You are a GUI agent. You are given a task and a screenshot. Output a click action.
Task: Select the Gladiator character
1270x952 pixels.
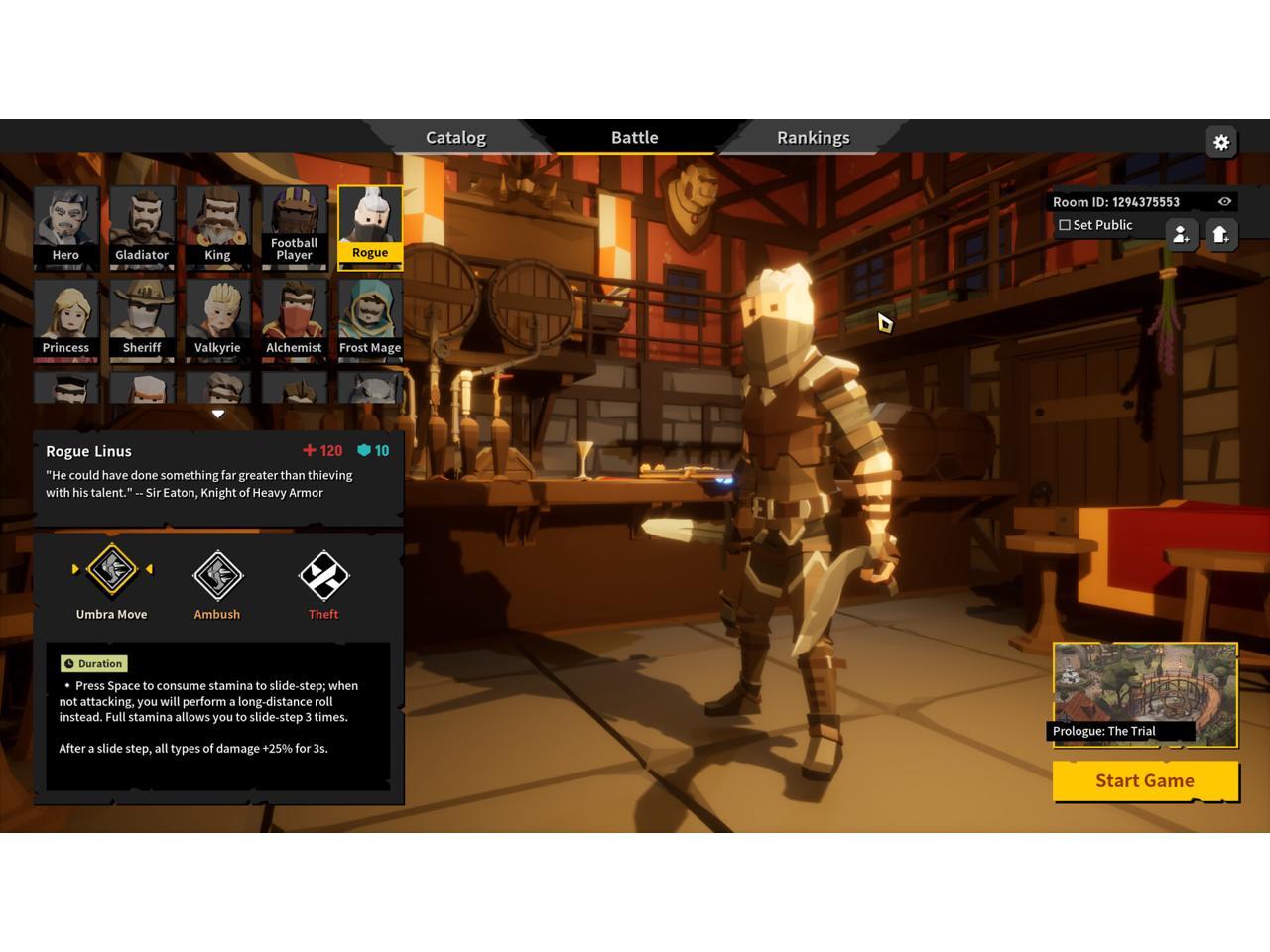point(142,226)
